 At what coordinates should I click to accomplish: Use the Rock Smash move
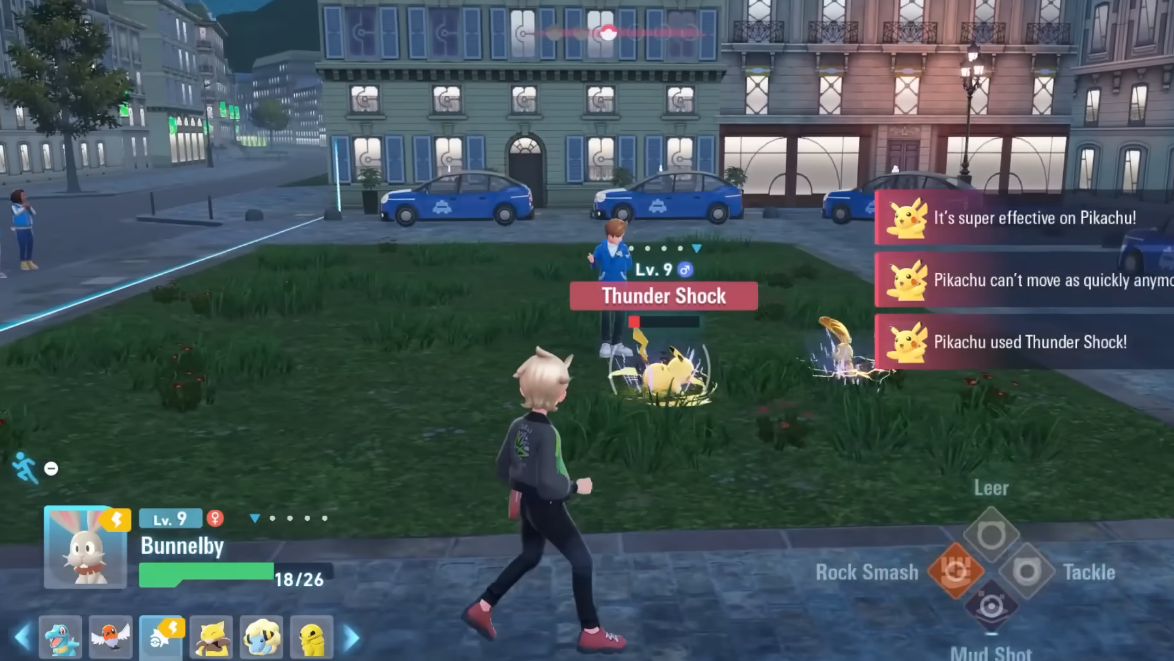point(955,571)
